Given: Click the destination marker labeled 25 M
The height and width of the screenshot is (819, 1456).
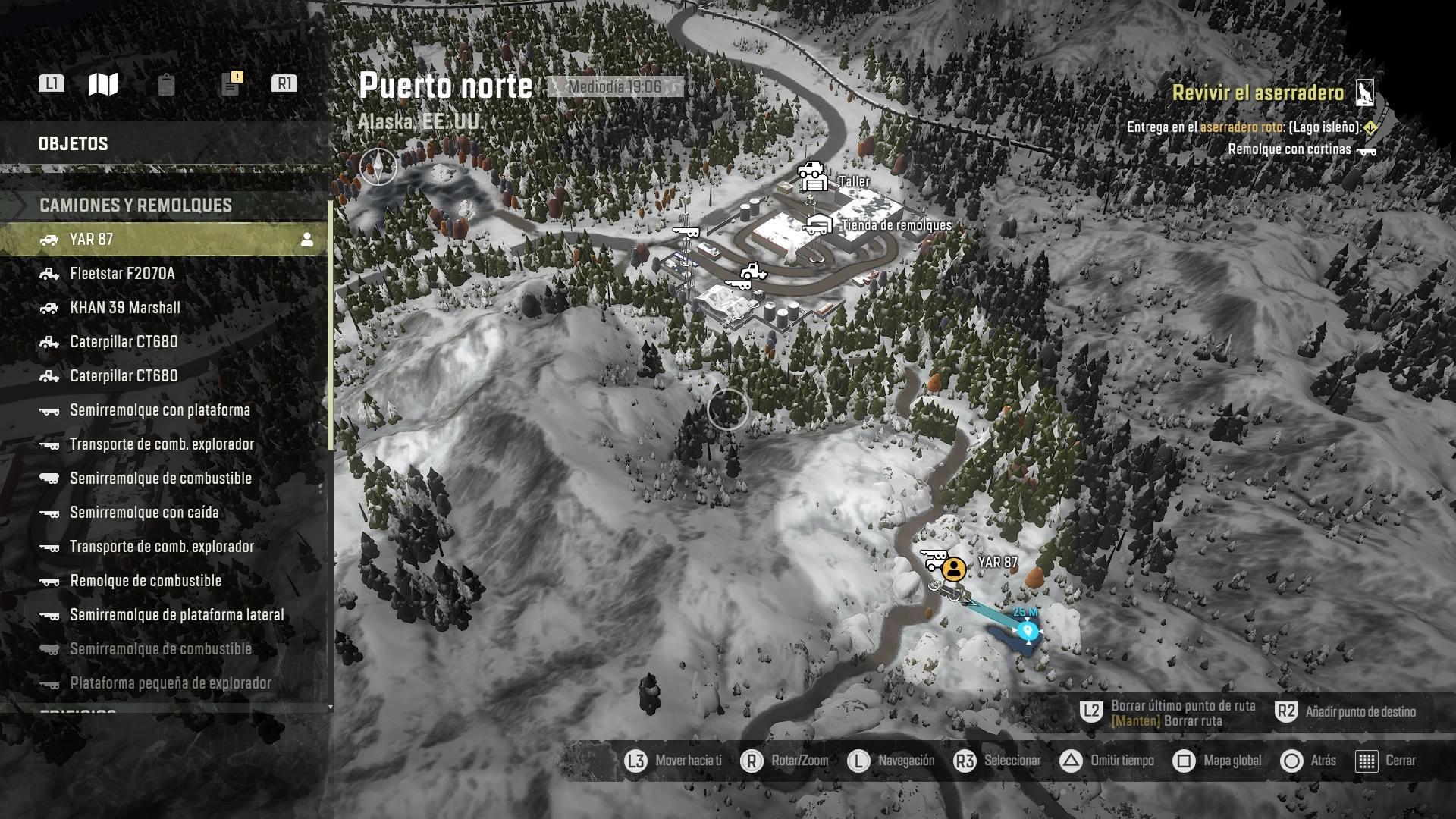Looking at the screenshot, I should click(x=1028, y=630).
